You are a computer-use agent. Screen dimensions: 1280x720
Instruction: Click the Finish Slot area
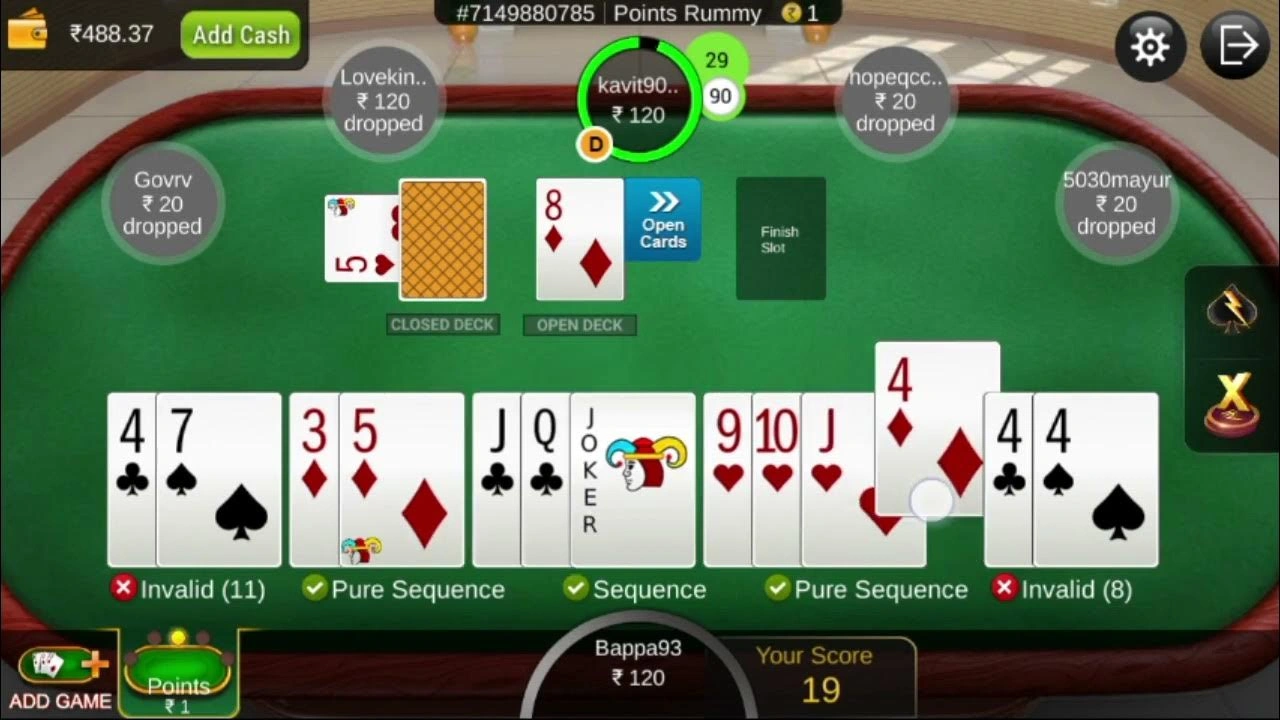point(780,238)
